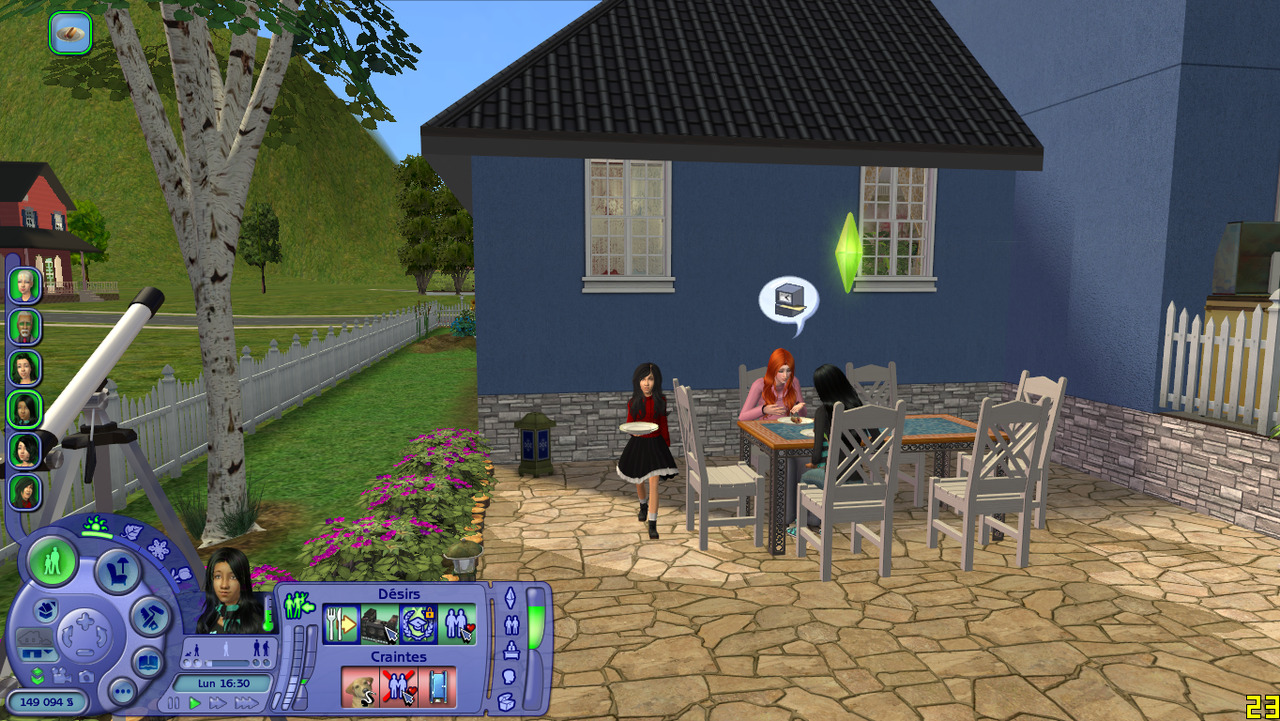The image size is (1280, 721).
Task: Pause the game speed
Action: click(x=174, y=704)
